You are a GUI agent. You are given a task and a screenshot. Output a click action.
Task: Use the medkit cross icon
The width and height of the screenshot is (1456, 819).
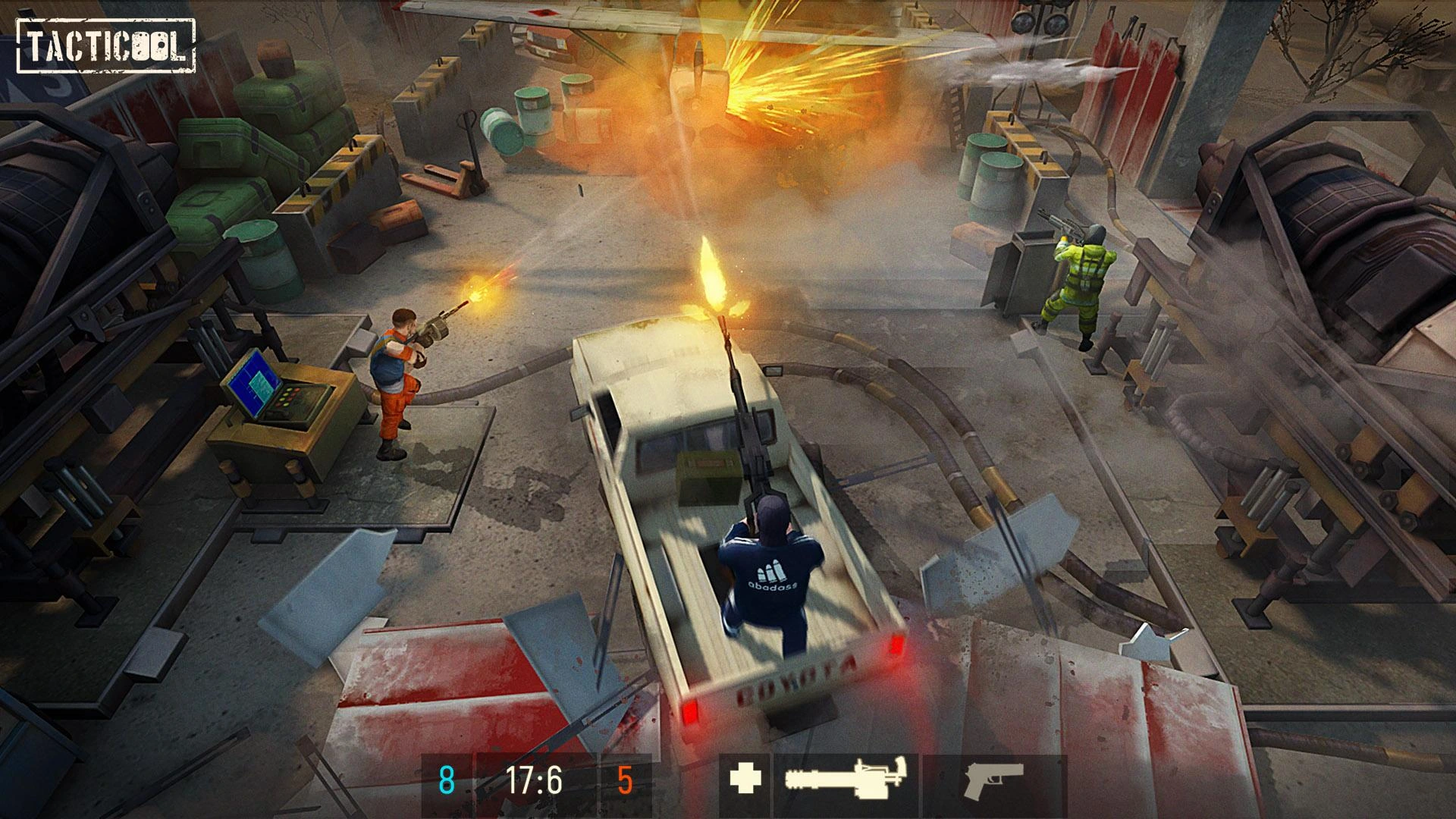pyautogui.click(x=744, y=779)
